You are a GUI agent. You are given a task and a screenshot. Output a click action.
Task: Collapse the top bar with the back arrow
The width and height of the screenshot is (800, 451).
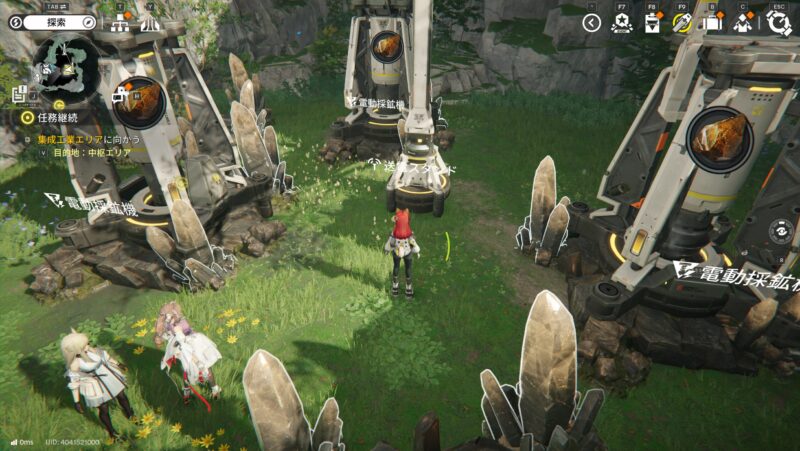(592, 23)
